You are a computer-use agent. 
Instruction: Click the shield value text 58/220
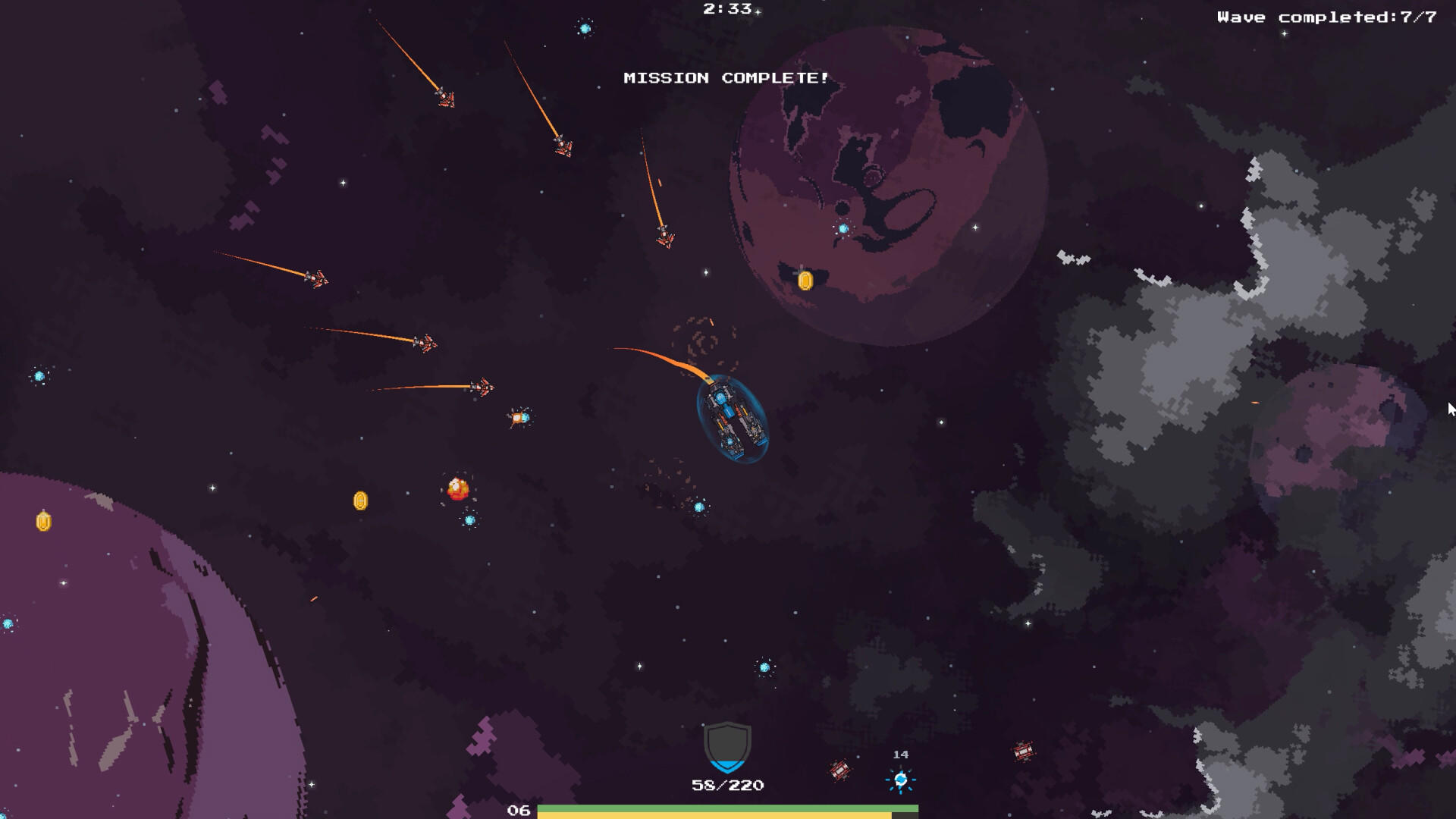pyautogui.click(x=726, y=785)
